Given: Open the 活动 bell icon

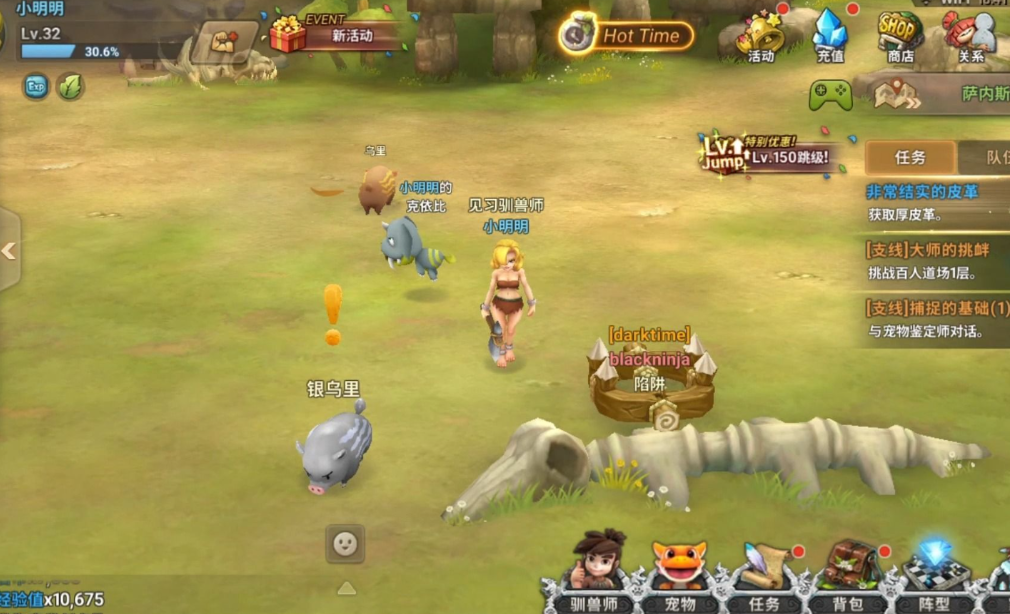Looking at the screenshot, I should (761, 37).
